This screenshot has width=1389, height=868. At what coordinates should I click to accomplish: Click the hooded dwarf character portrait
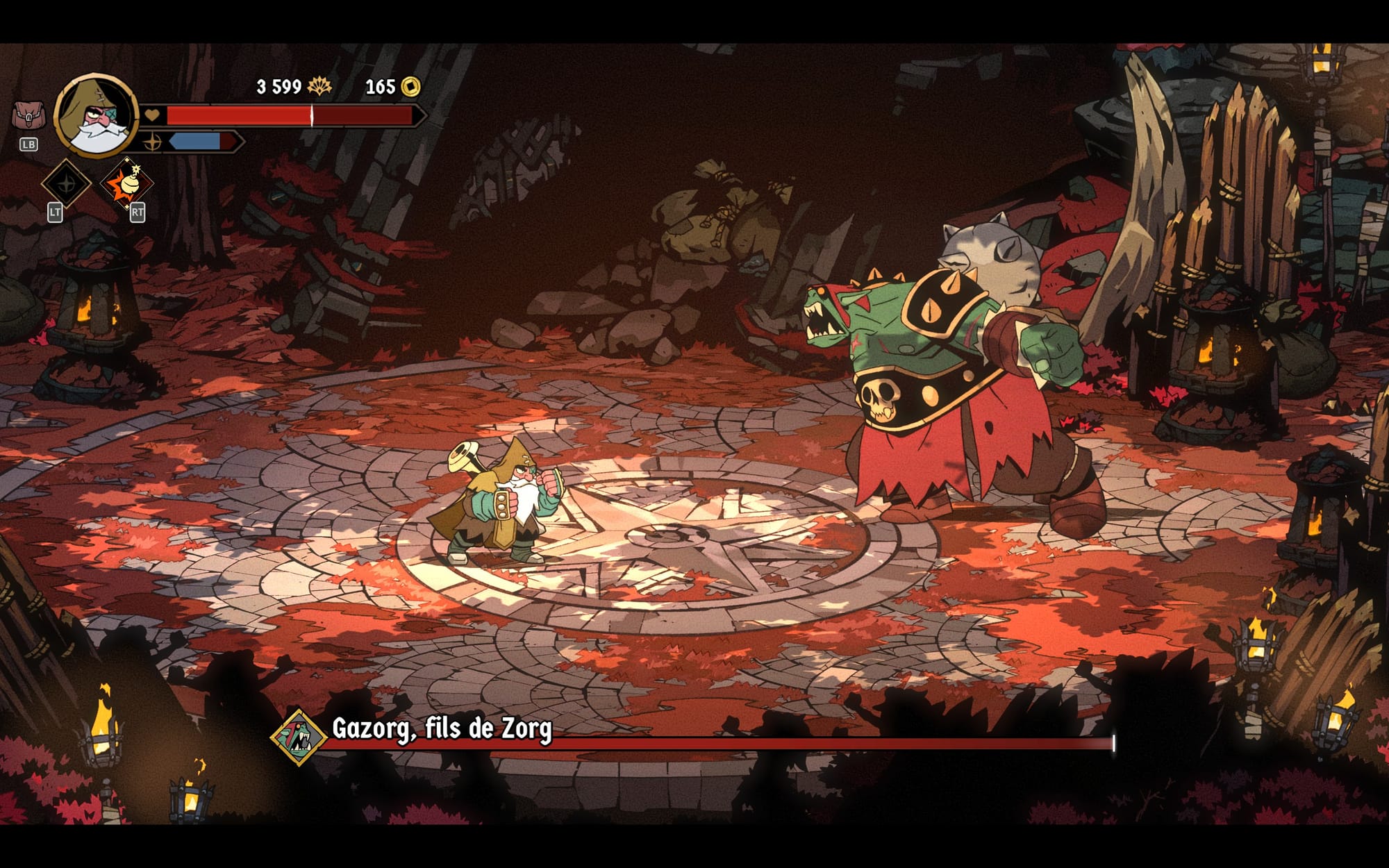click(x=97, y=115)
